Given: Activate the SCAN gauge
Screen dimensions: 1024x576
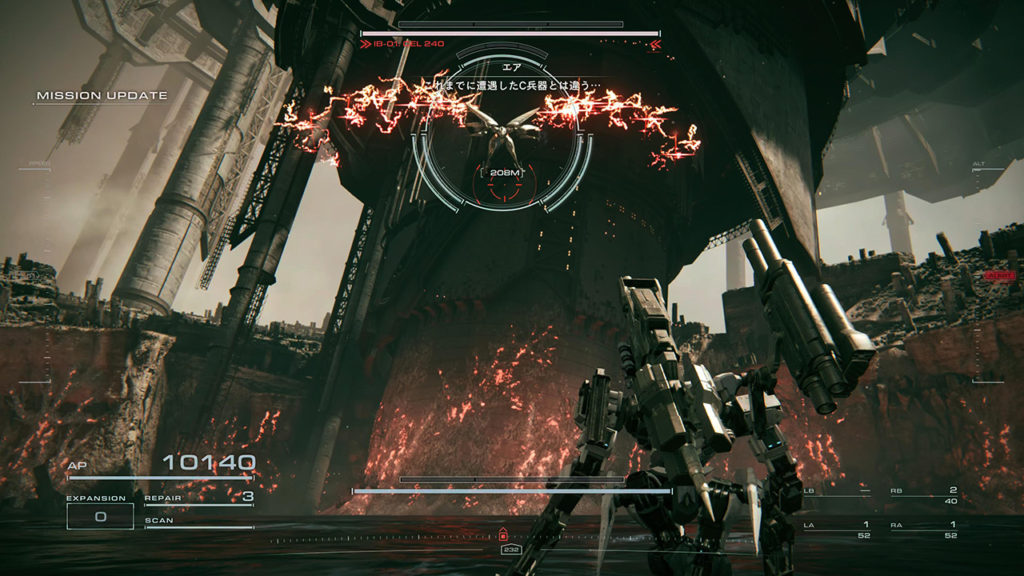Looking at the screenshot, I should (198, 523).
